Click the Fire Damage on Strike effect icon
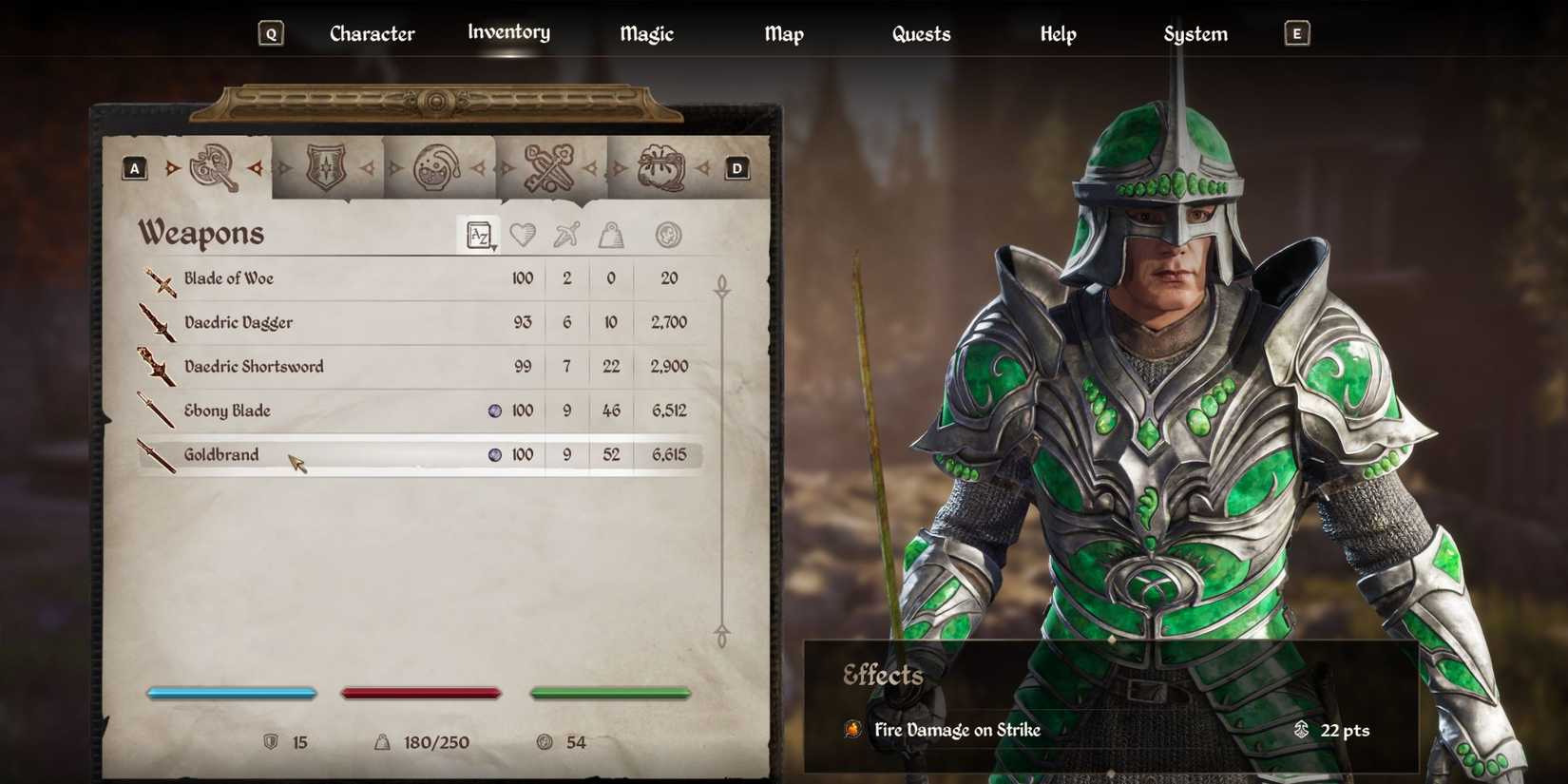 click(854, 731)
